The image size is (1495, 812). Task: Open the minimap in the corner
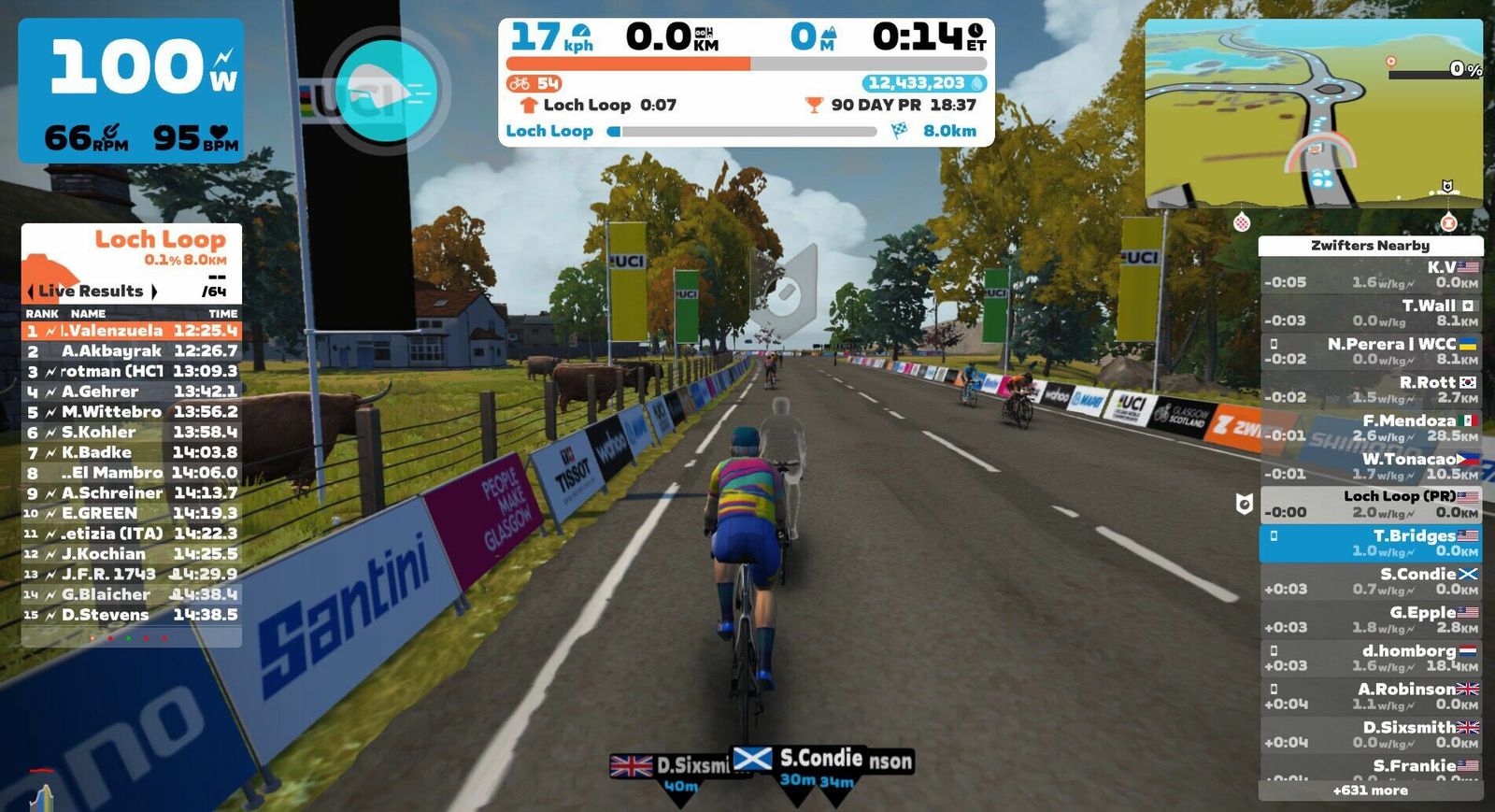(1313, 112)
